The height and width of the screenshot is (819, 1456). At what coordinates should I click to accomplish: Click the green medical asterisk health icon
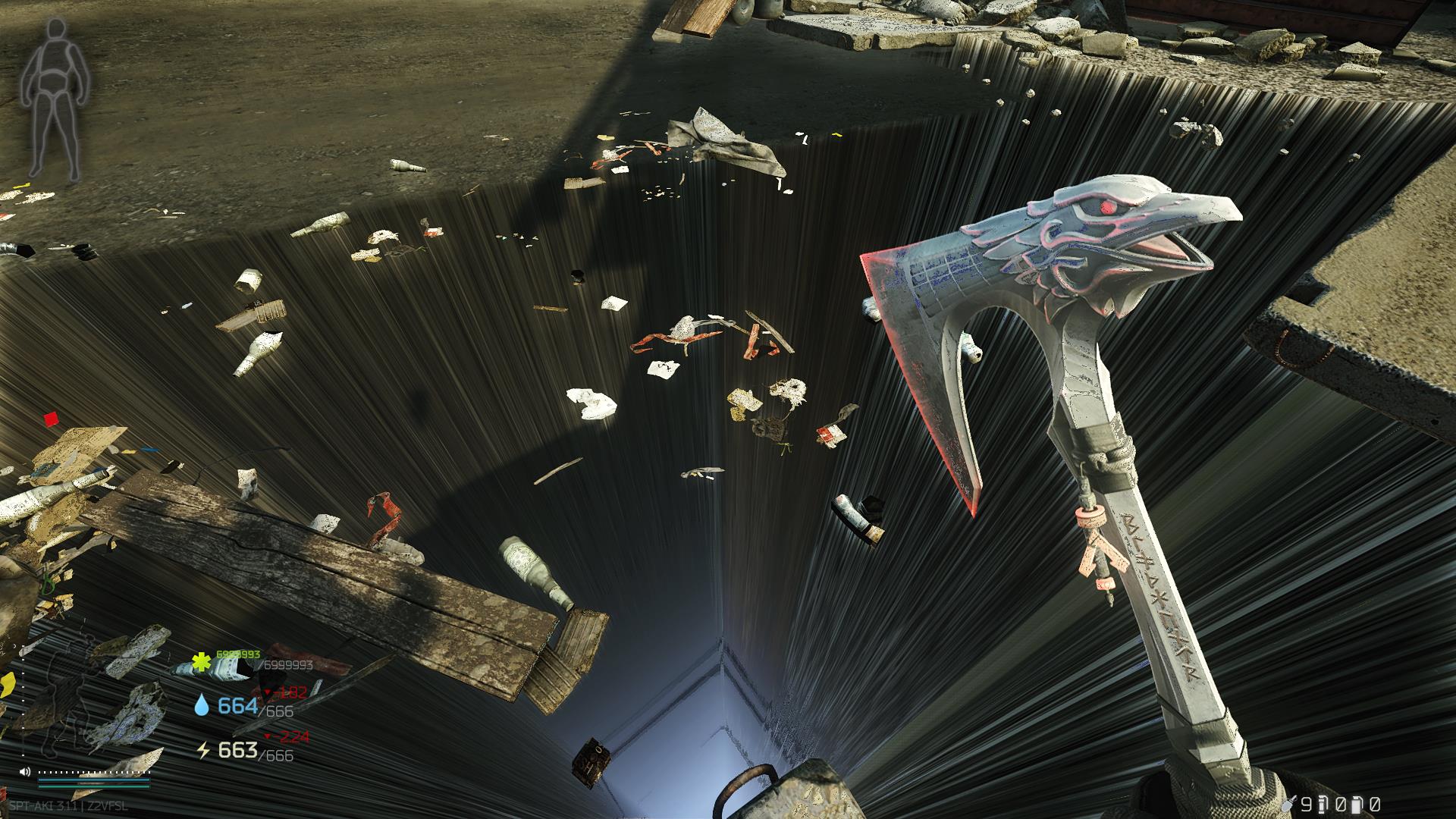pyautogui.click(x=201, y=662)
